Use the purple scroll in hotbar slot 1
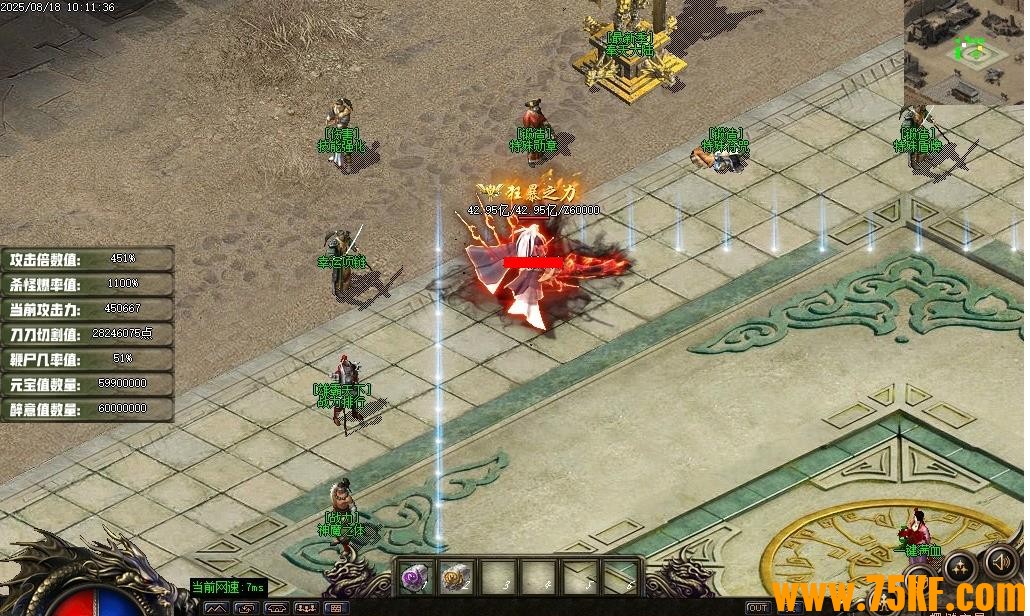Image resolution: width=1030 pixels, height=616 pixels. point(414,576)
